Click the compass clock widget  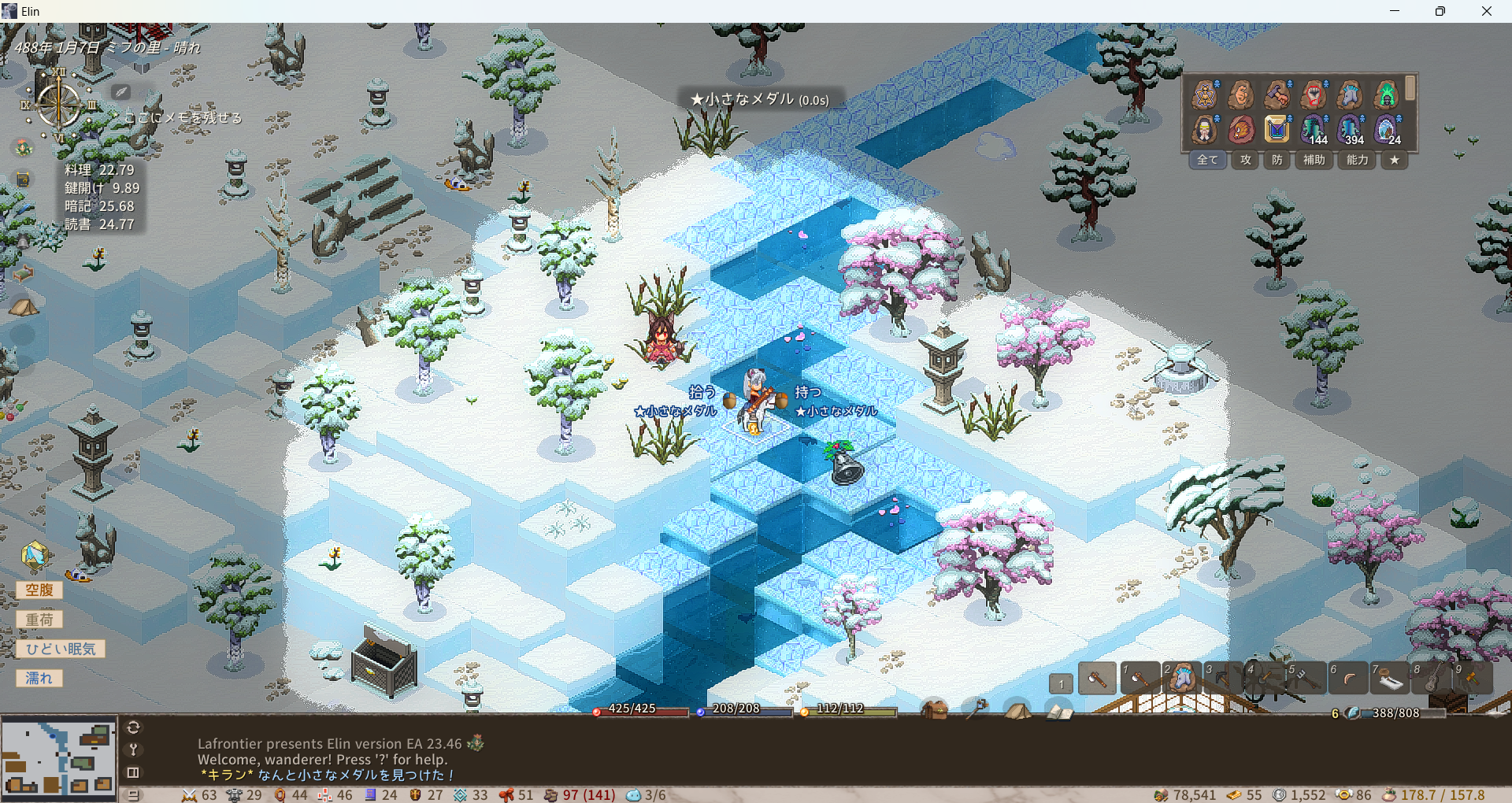[x=59, y=105]
